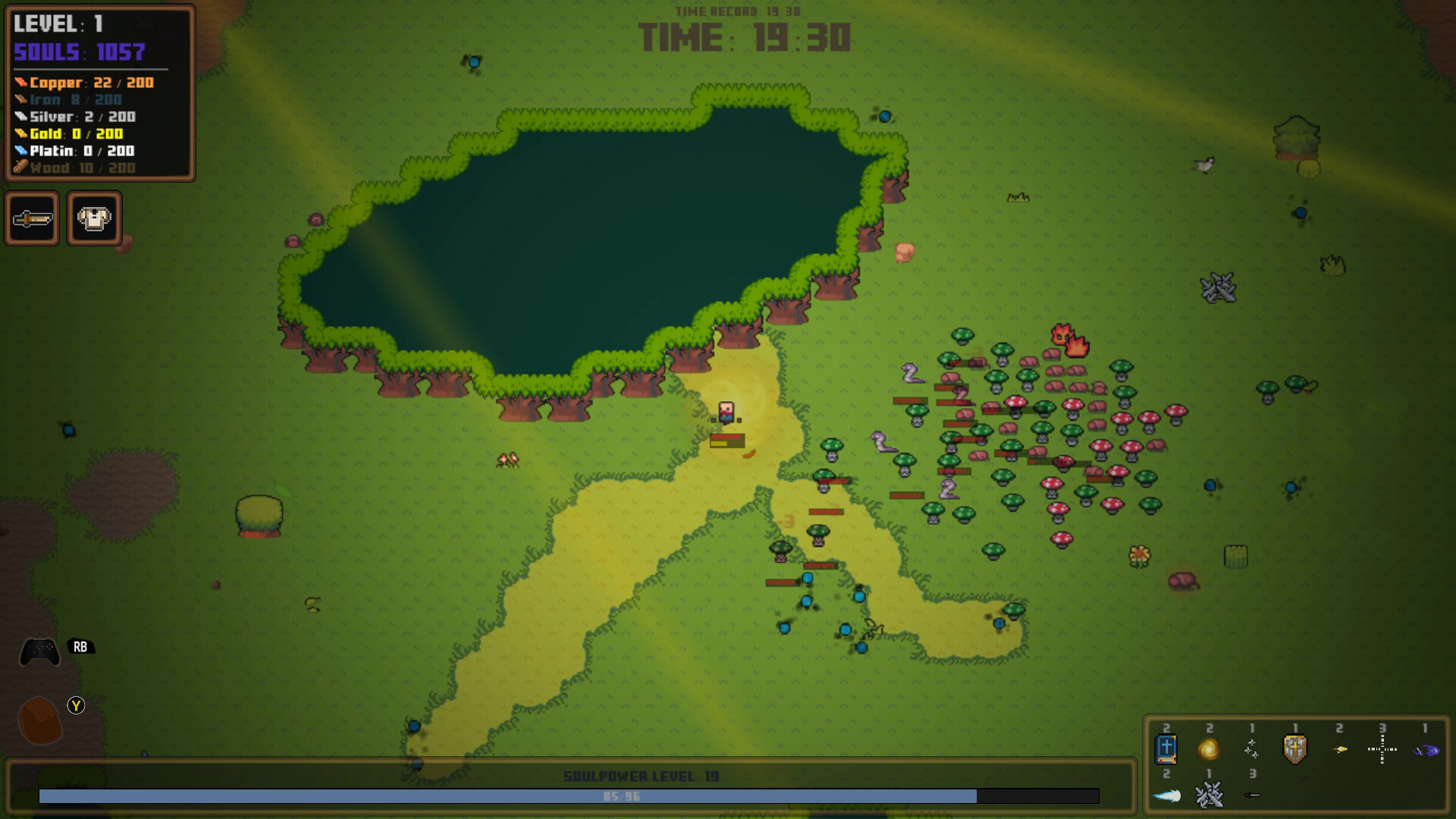1456x819 pixels.
Task: Select the golden vortex ability icon
Action: coord(1210,750)
